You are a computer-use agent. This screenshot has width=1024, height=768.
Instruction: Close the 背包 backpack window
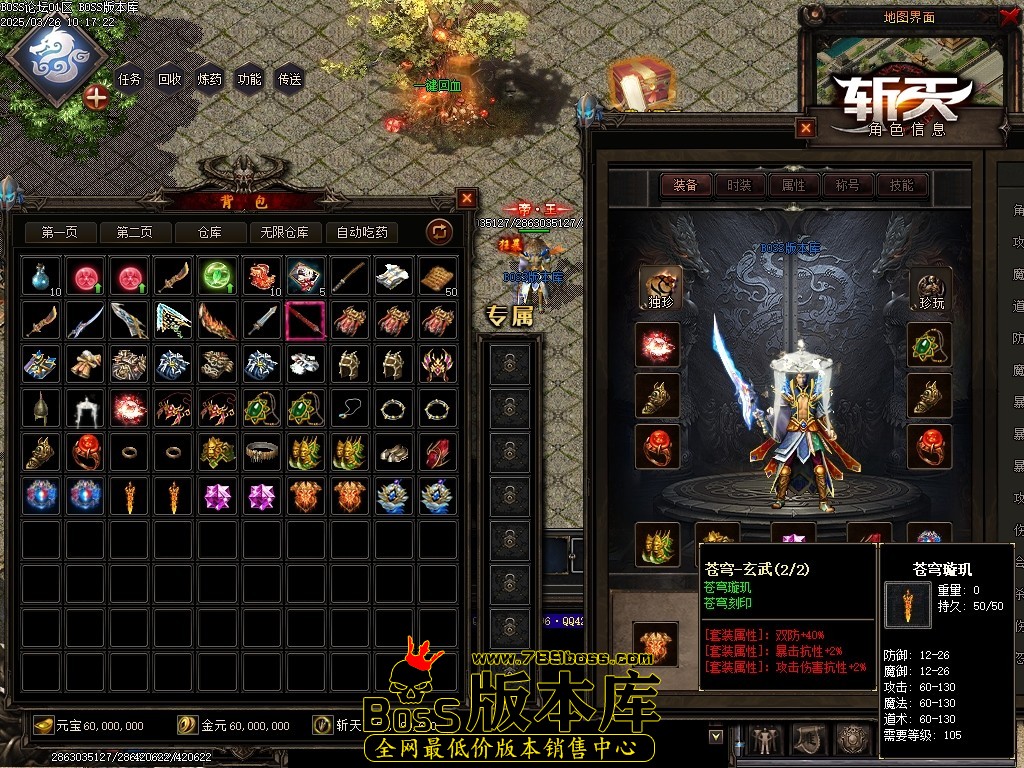click(x=467, y=198)
